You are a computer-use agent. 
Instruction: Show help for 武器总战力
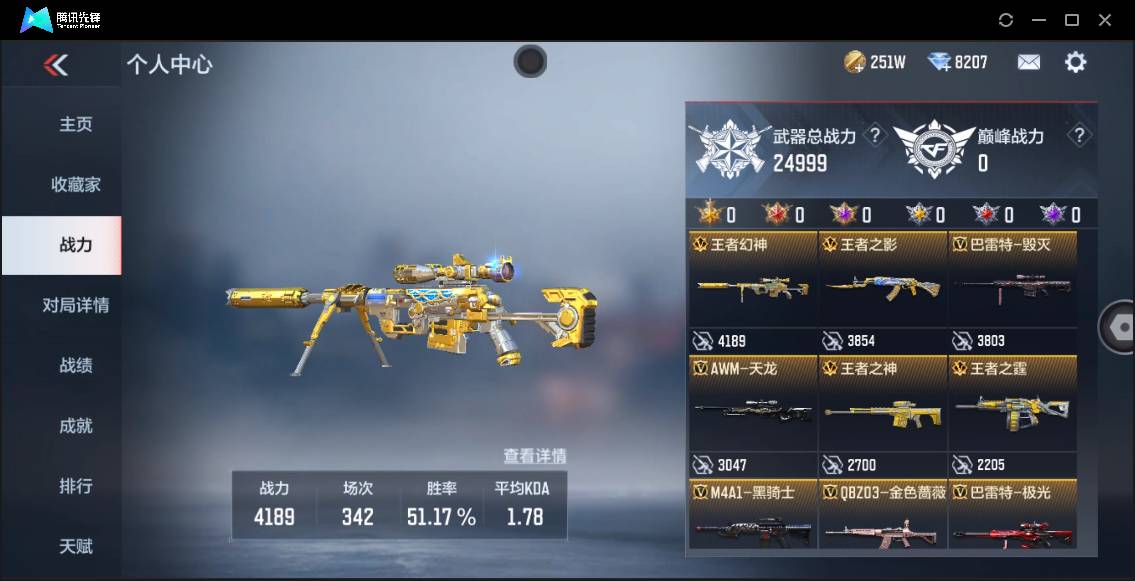tap(875, 136)
